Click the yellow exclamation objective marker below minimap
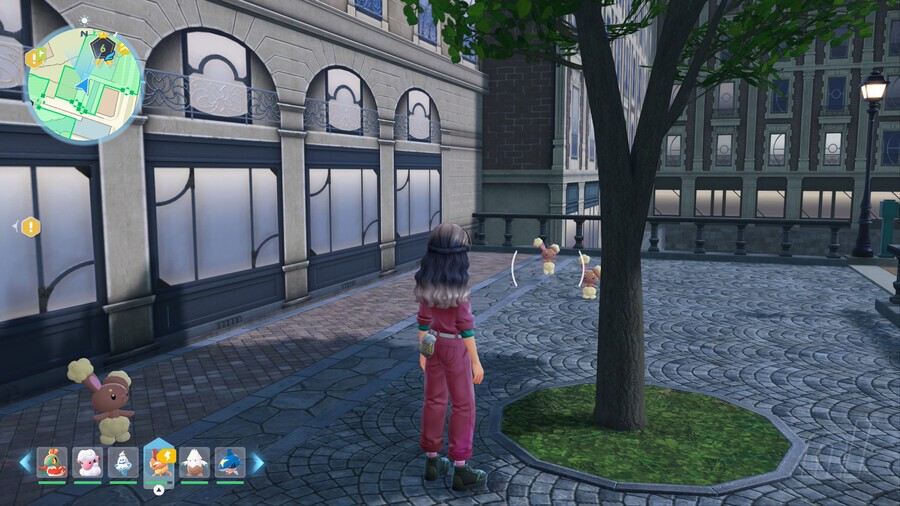This screenshot has height=506, width=900. [x=31, y=227]
